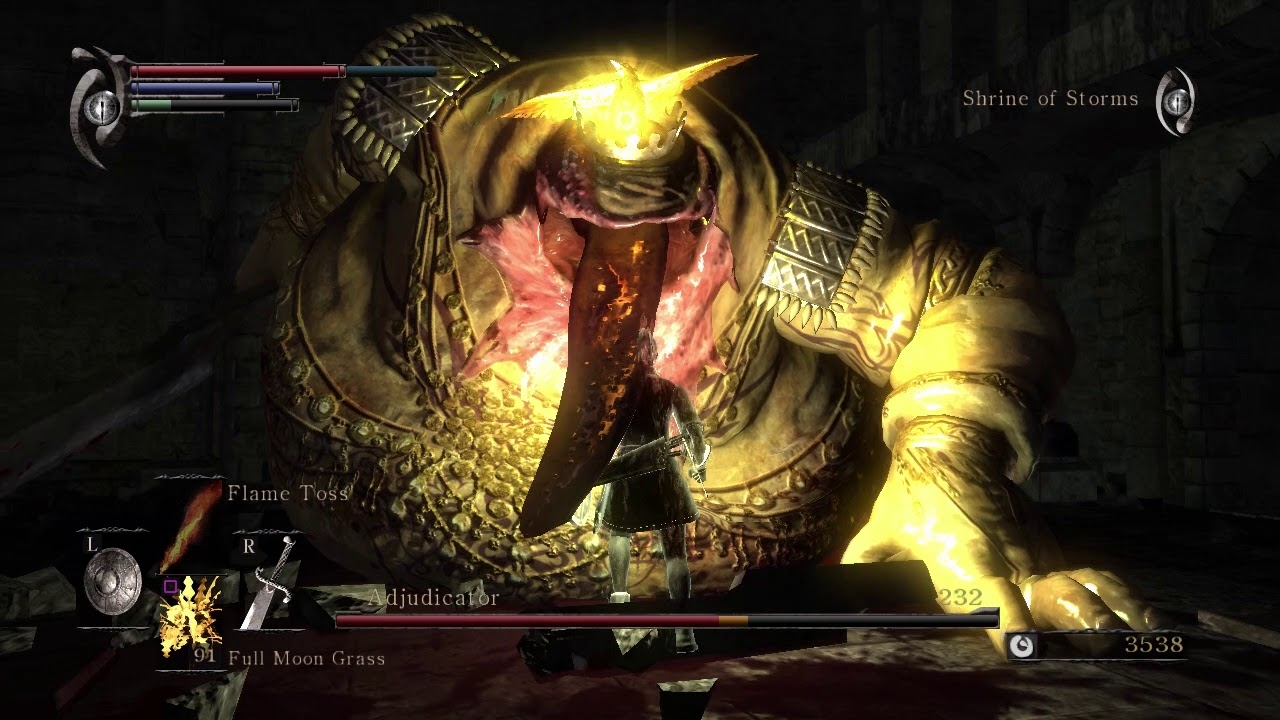Viewport: 1280px width, 720px height.
Task: Click the character tendency eye emblem
Action: (x=100, y=107)
